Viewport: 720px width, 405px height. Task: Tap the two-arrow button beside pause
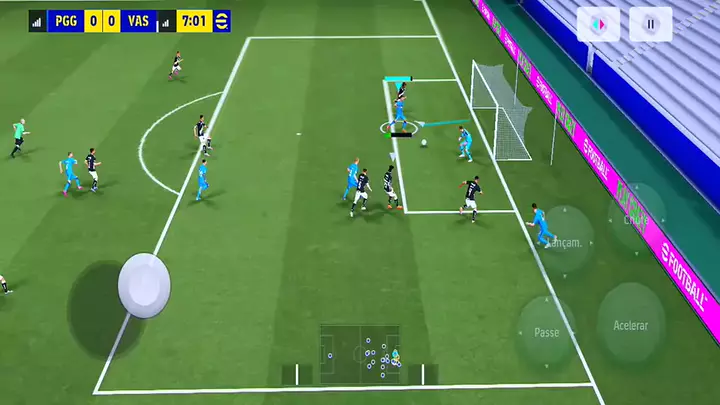click(x=598, y=24)
